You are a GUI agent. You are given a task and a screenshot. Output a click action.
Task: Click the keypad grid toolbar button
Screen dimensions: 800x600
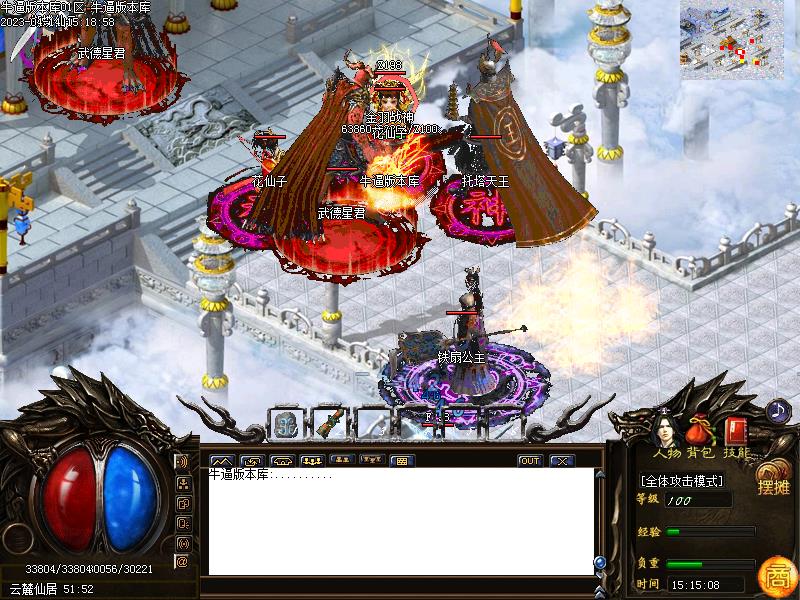point(400,461)
